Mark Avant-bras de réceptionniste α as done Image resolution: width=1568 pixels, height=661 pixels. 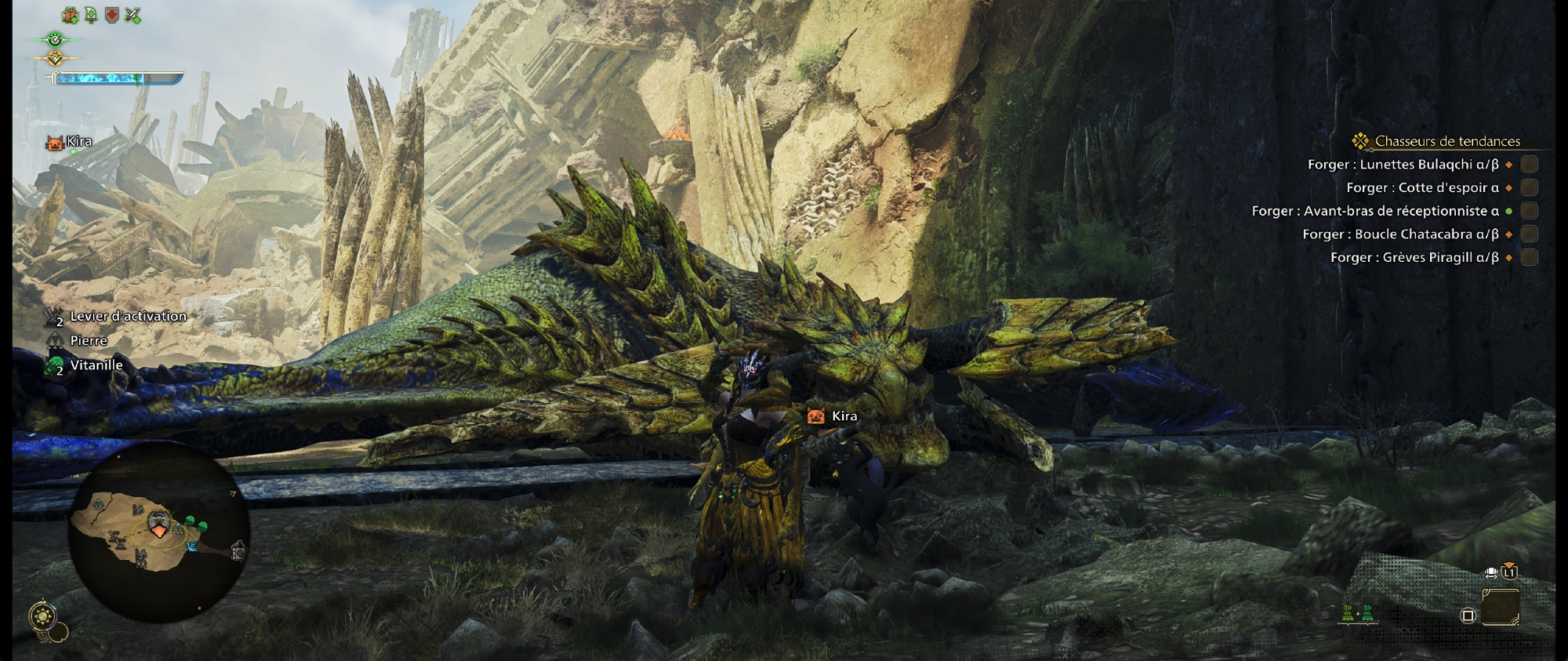(1529, 211)
